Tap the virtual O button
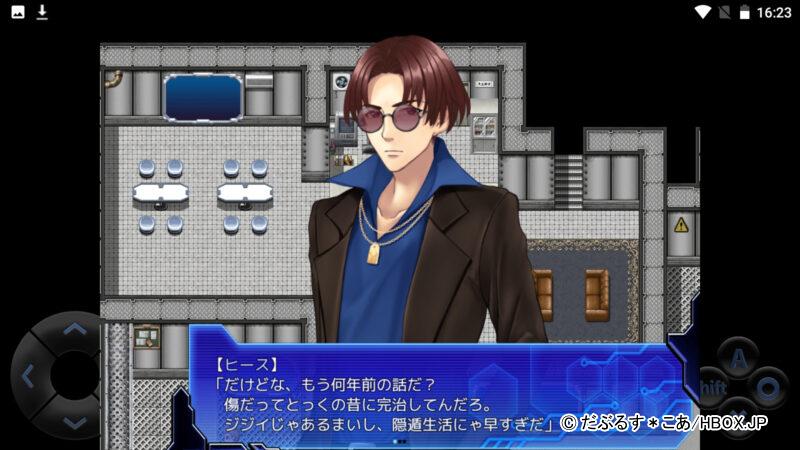The width and height of the screenshot is (800, 450). pyautogui.click(x=768, y=385)
